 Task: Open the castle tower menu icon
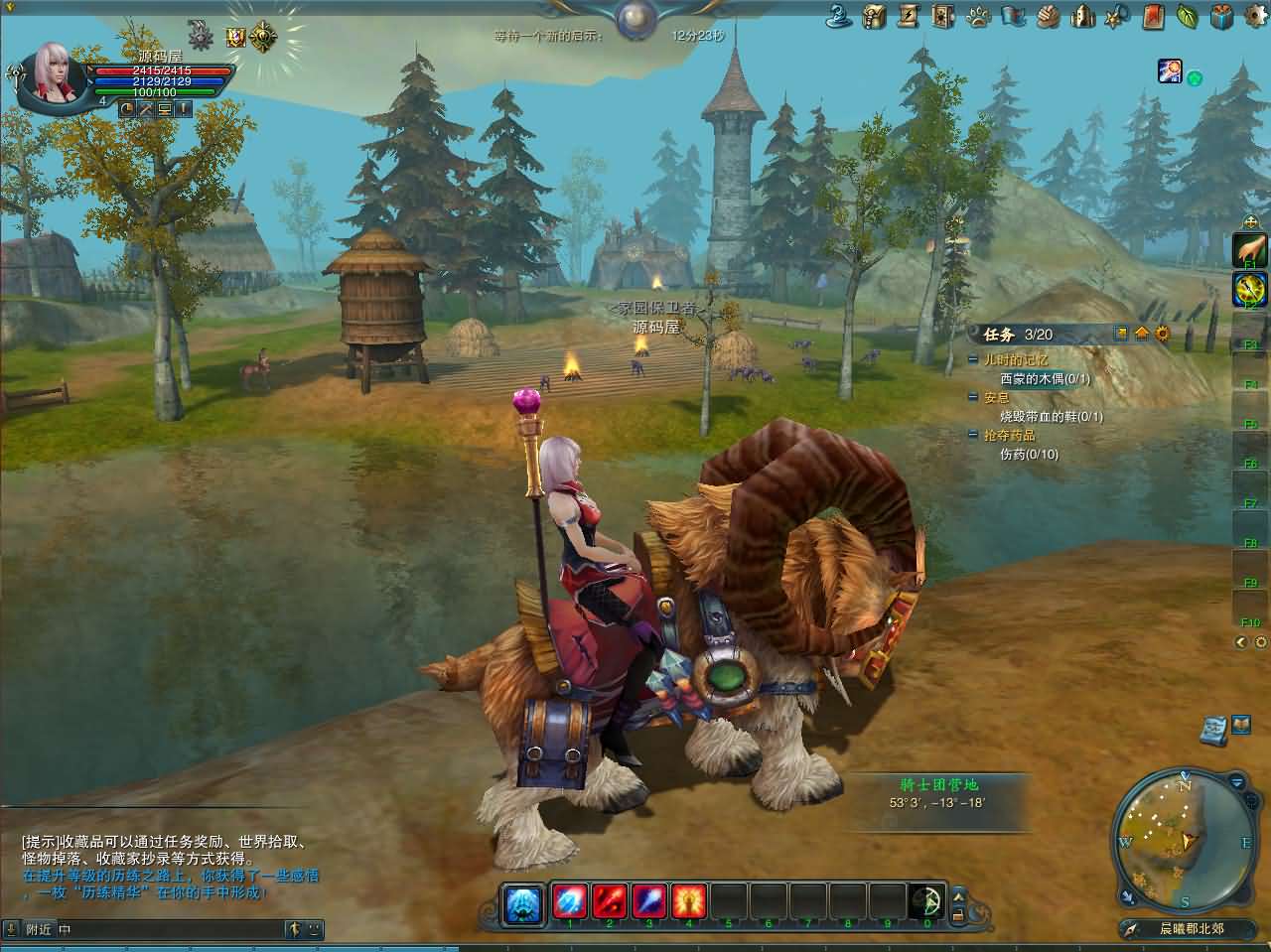point(1082,16)
